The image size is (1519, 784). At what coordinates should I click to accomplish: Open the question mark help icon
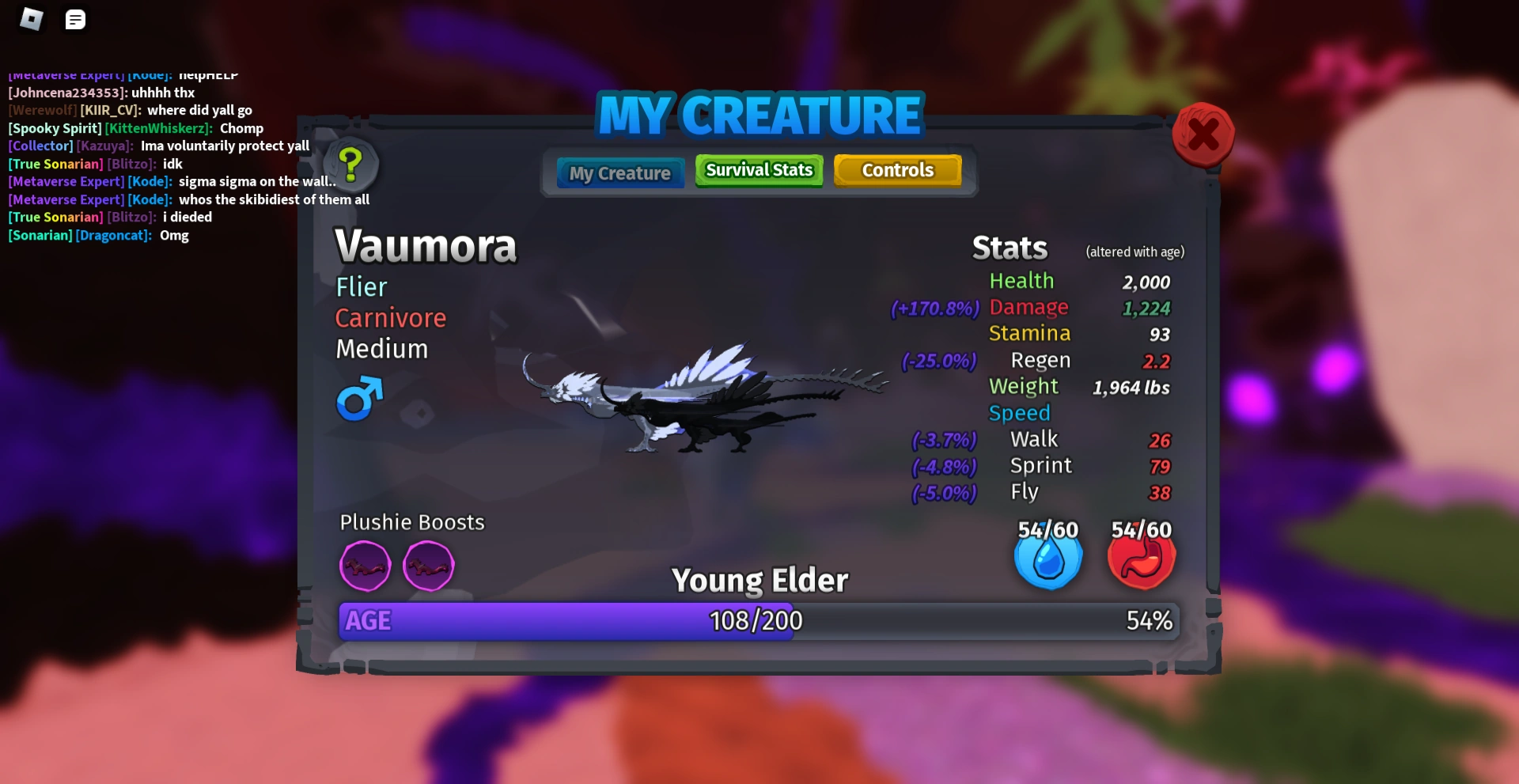[351, 164]
